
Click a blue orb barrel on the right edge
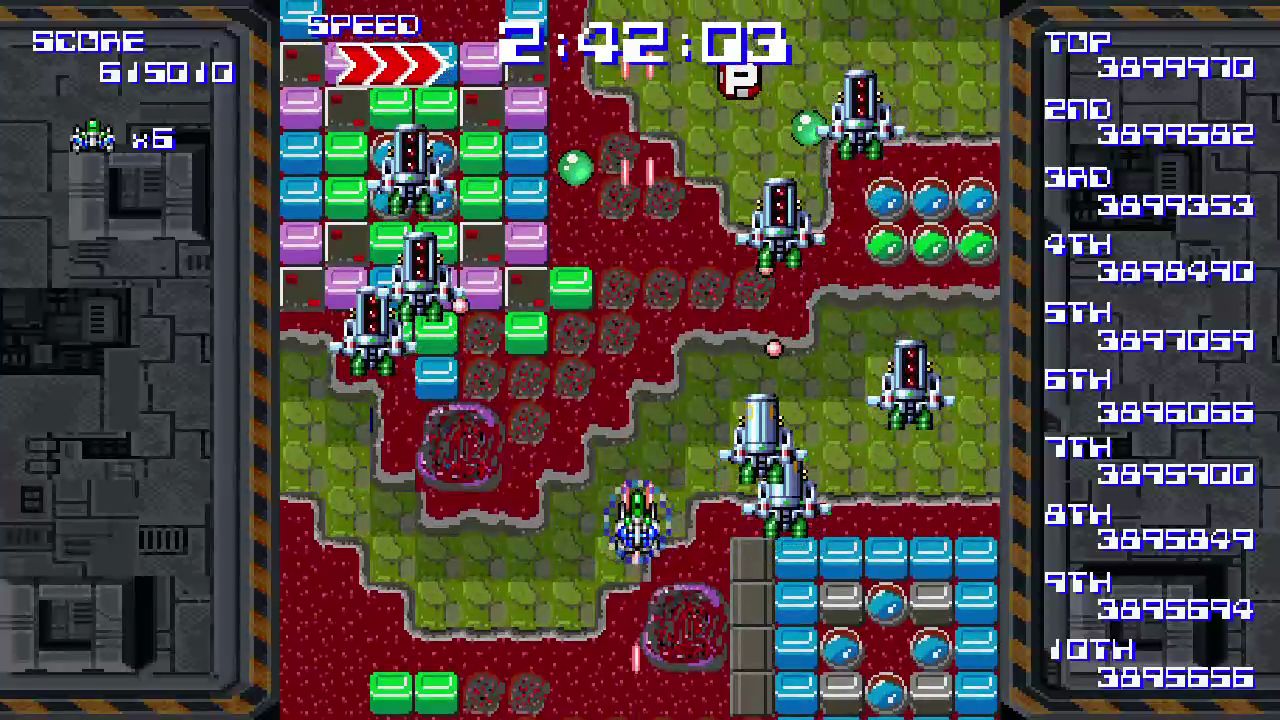tap(975, 200)
